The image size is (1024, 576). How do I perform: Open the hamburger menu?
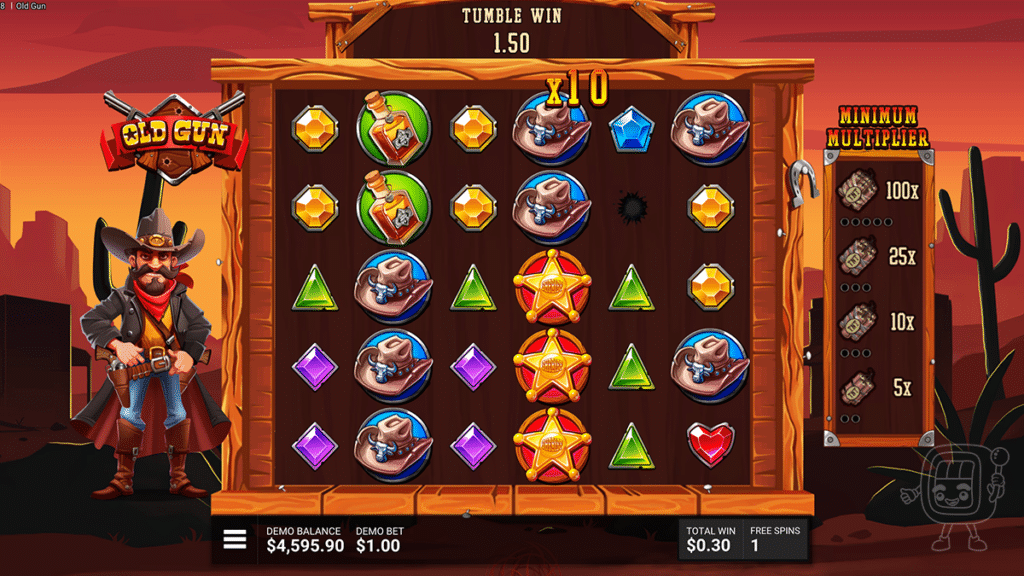235,540
